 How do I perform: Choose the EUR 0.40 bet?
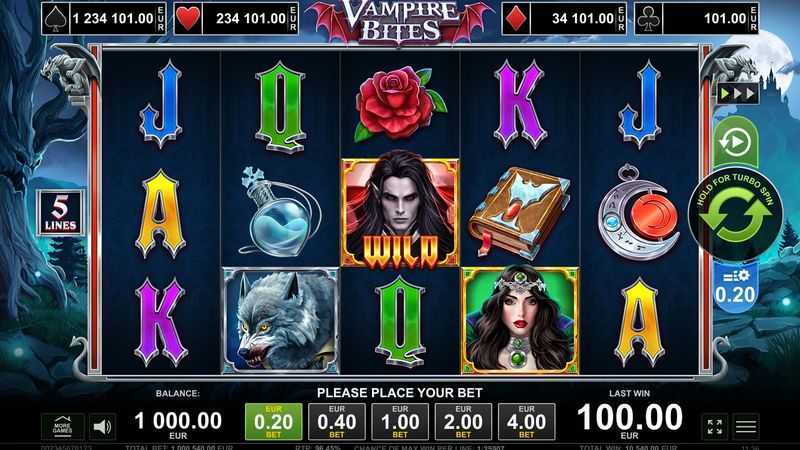[x=336, y=421]
